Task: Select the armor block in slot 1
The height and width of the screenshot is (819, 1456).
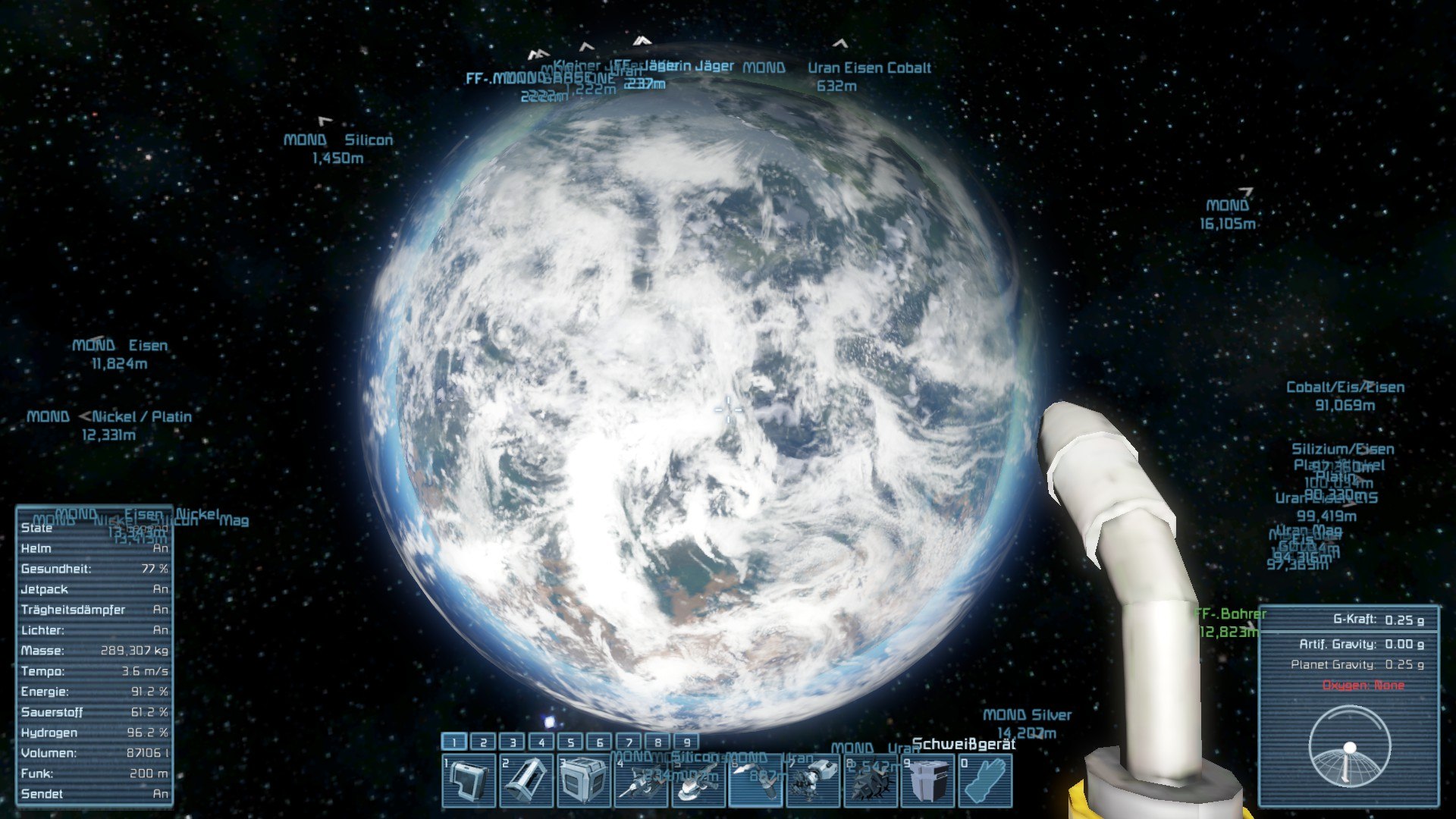Action: coord(469,780)
